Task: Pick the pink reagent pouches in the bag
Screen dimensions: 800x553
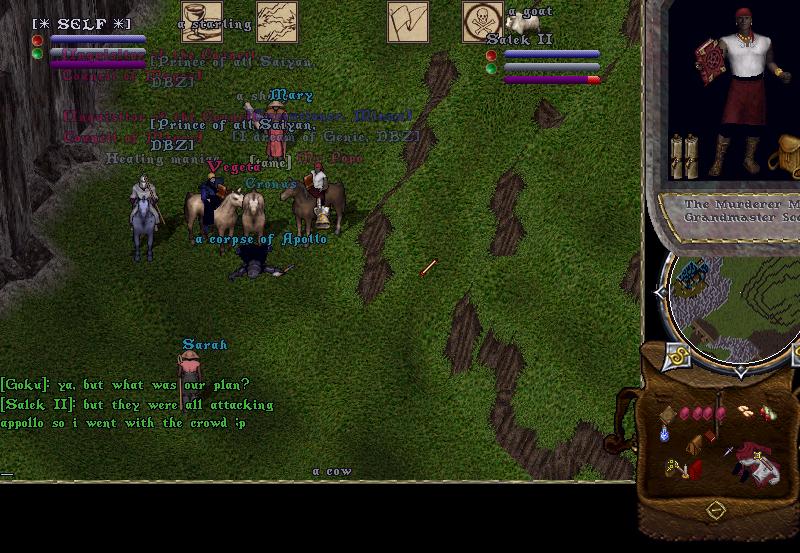Action: [x=698, y=412]
